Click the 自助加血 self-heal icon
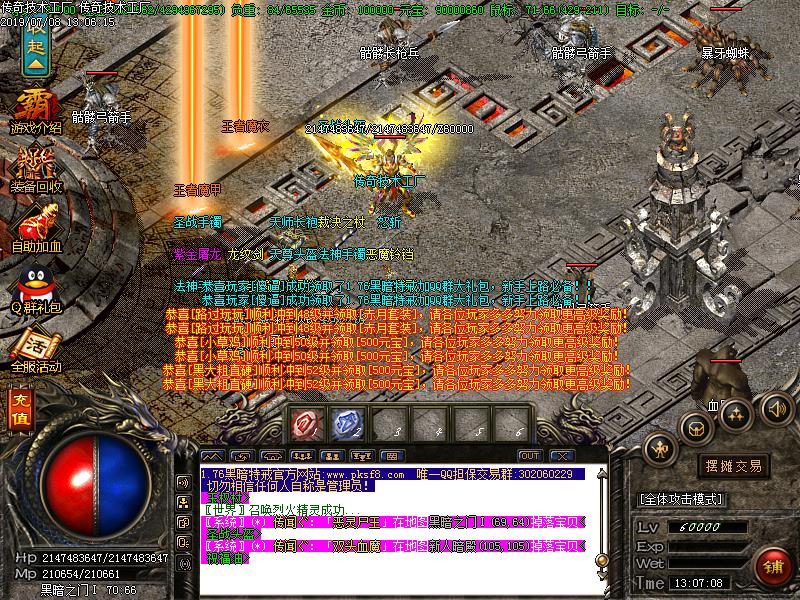 pos(36,226)
